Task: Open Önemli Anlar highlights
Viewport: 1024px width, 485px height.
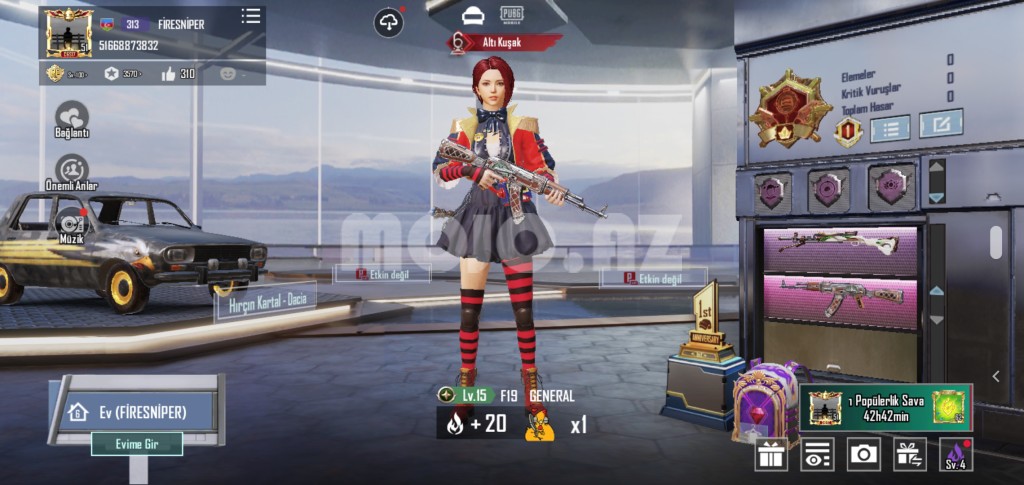Action: 72,169
